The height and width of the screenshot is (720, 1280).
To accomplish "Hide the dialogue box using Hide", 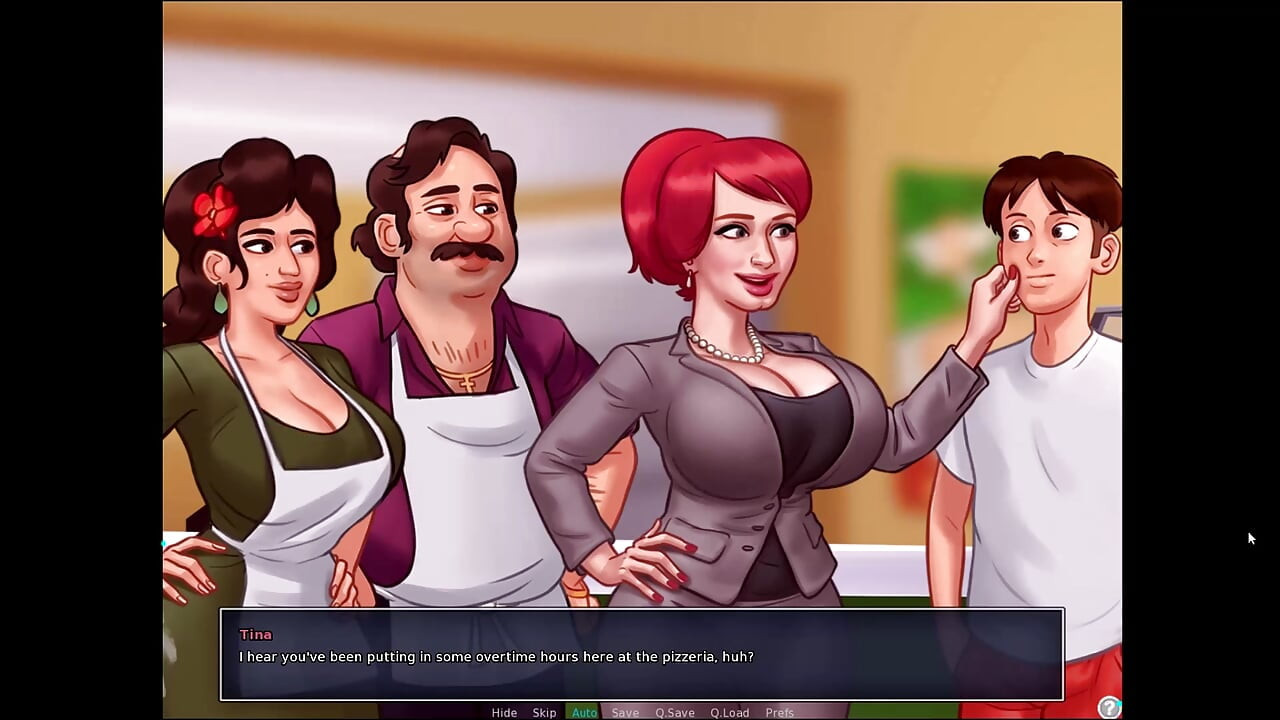I will click(x=504, y=712).
